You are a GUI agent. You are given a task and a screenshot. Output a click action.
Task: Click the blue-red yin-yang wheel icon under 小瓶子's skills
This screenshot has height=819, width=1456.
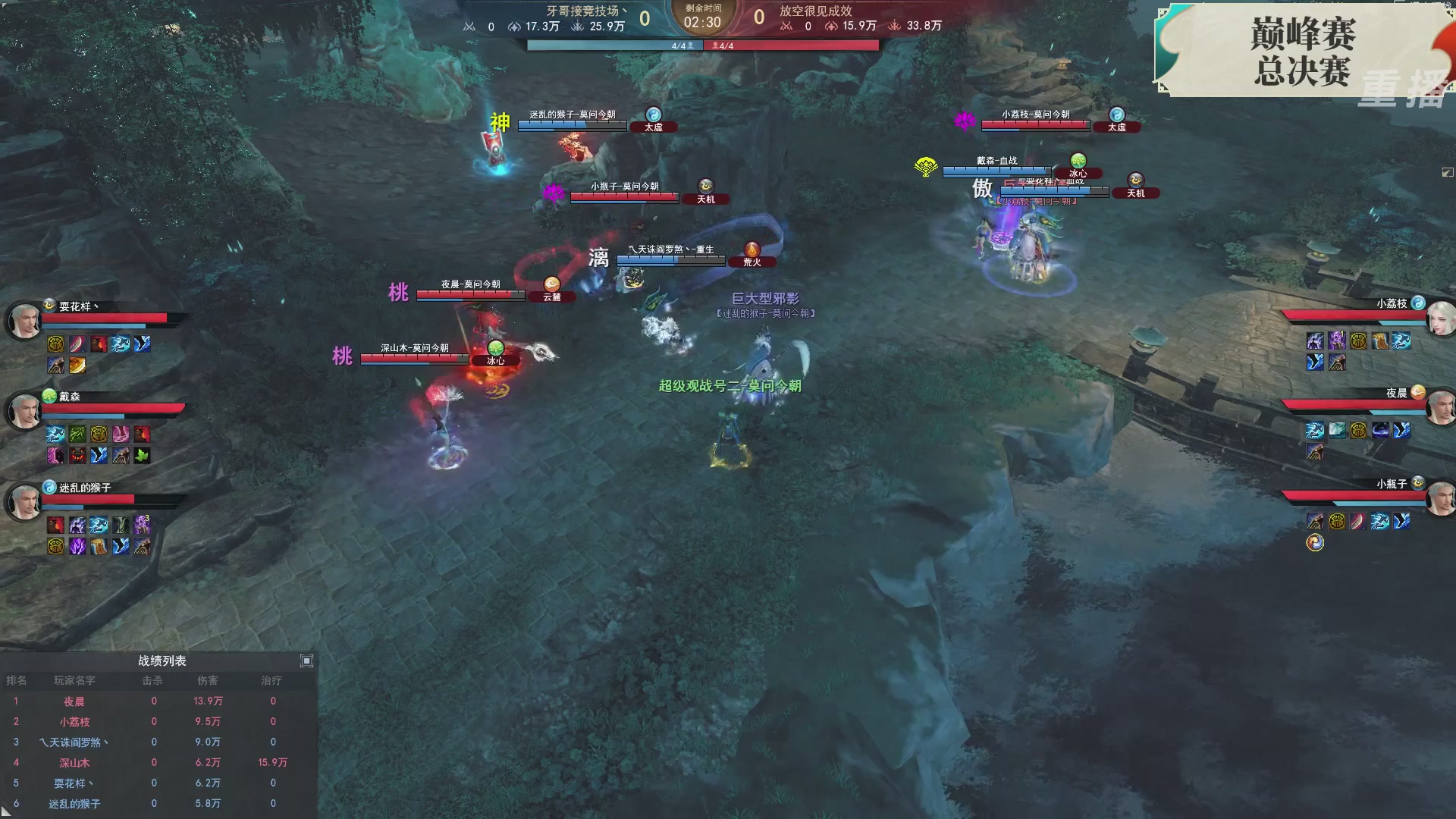1315,543
